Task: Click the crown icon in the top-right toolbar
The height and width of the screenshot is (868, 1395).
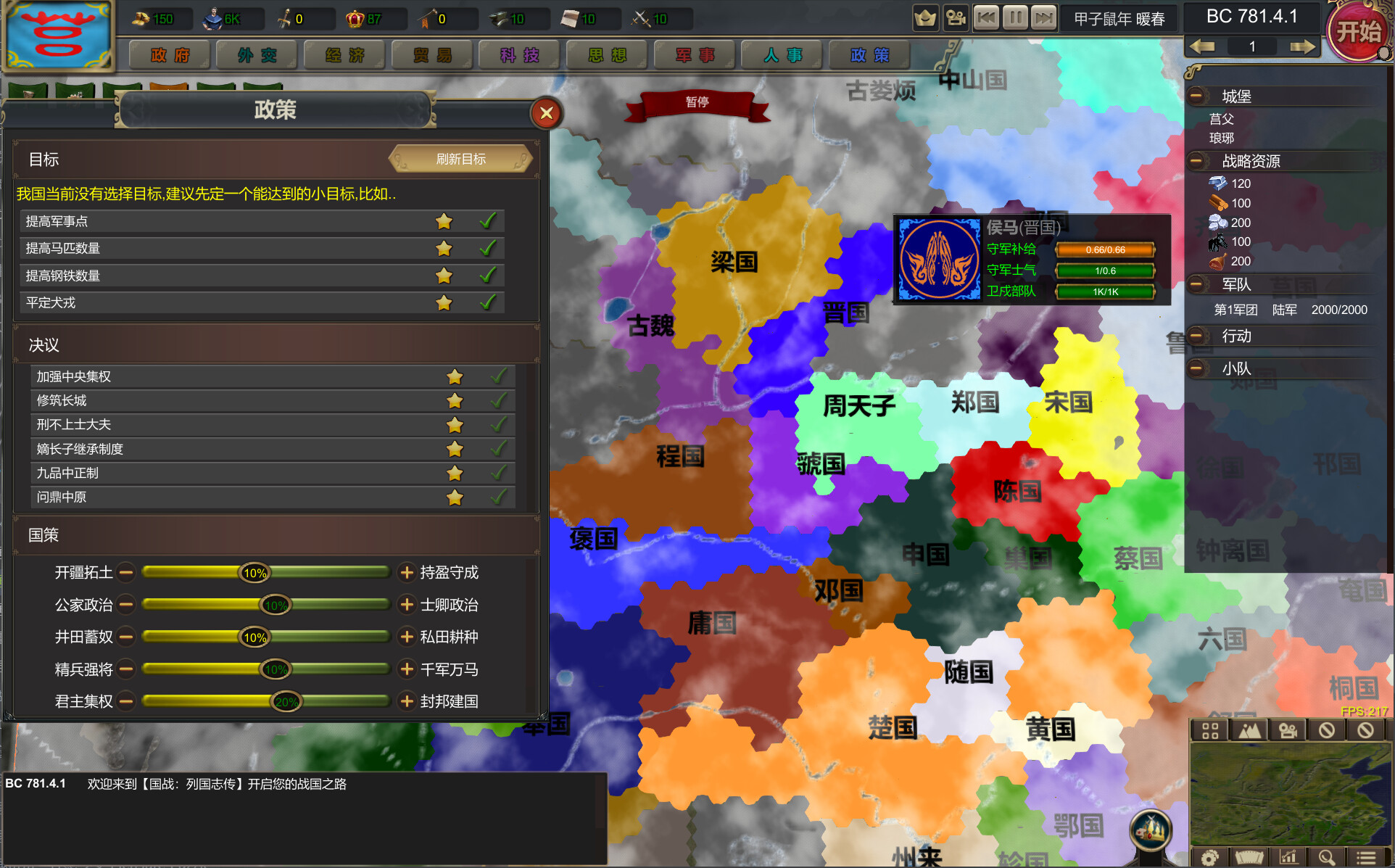Action: (x=925, y=17)
